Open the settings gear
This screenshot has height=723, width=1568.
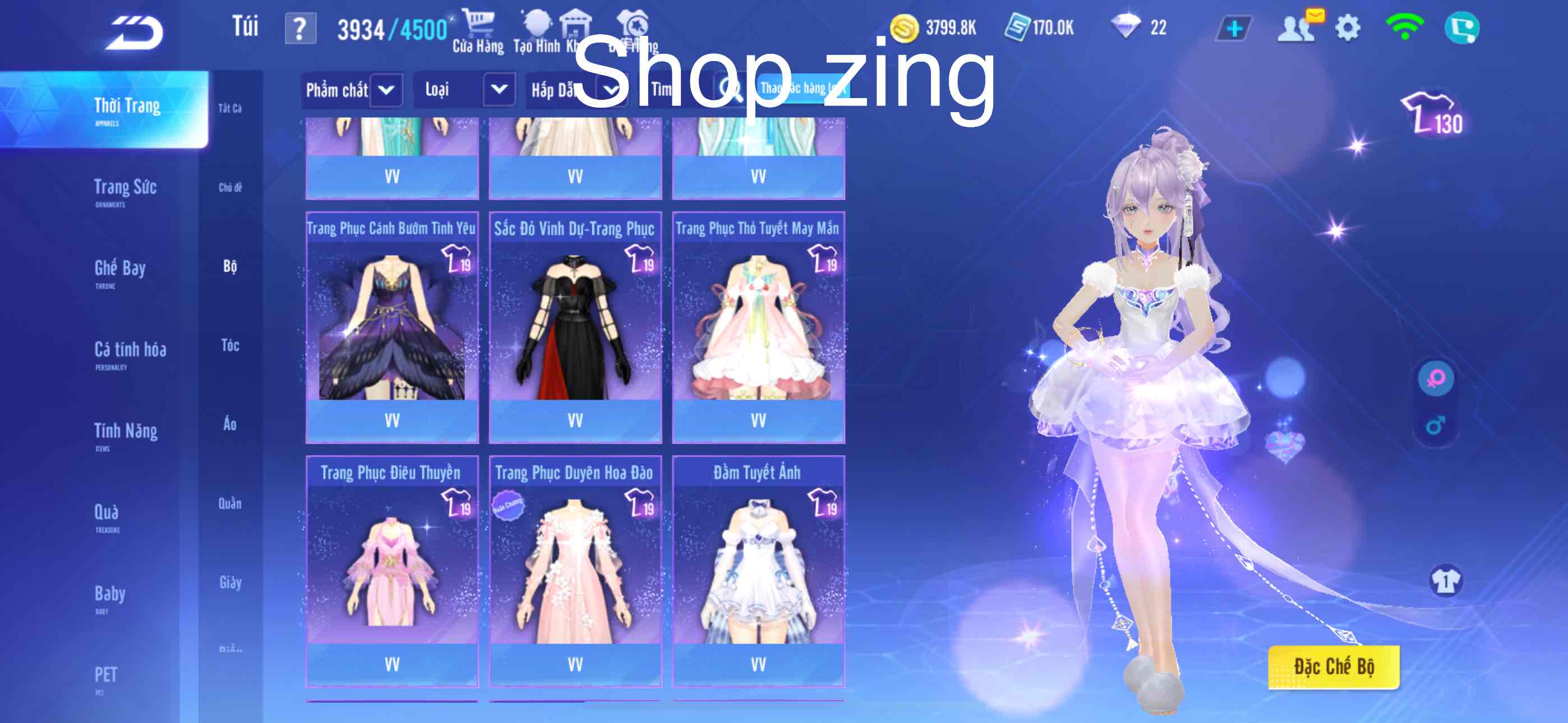coord(1347,28)
